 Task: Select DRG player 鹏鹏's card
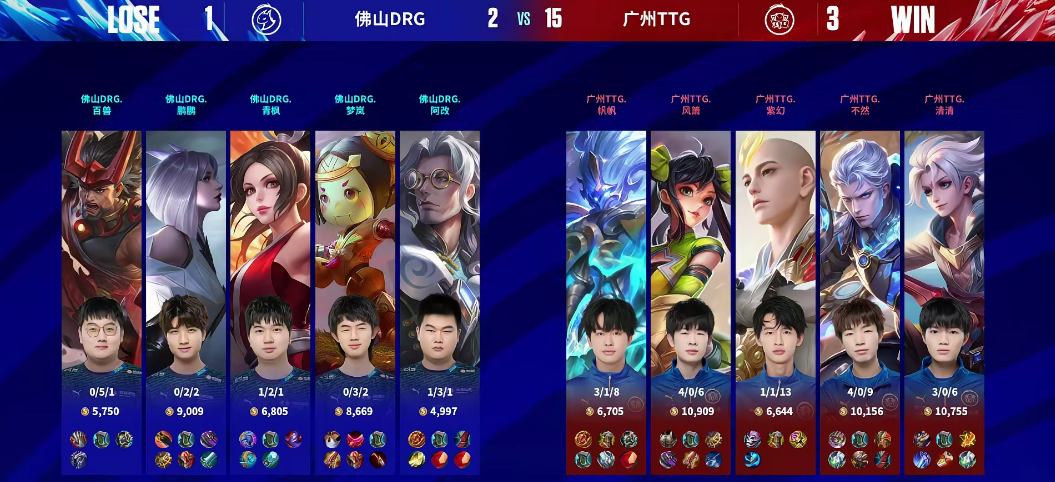point(186,300)
